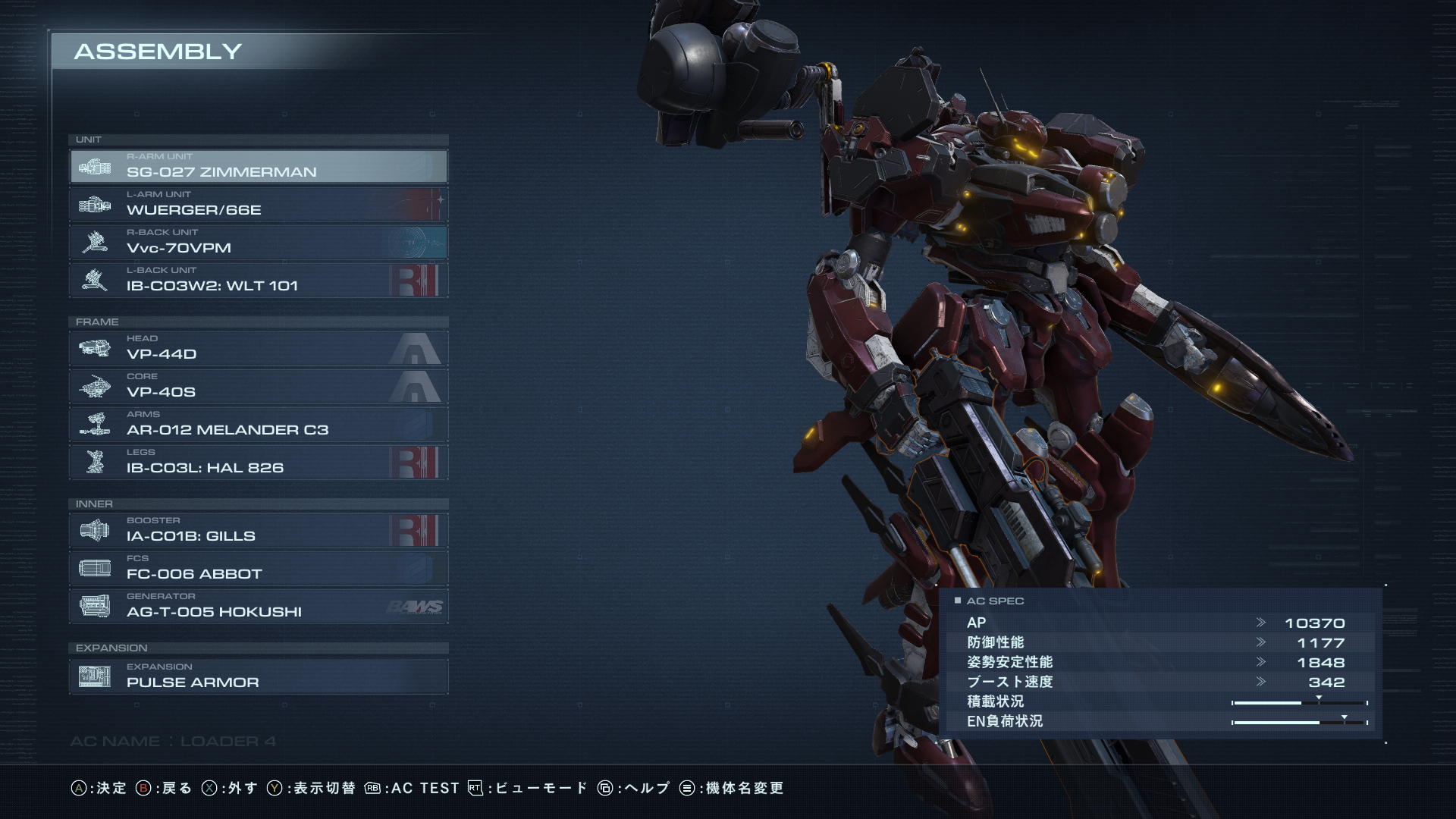
Task: Open the WUERGER/66E left arm slot
Action: [x=258, y=204]
